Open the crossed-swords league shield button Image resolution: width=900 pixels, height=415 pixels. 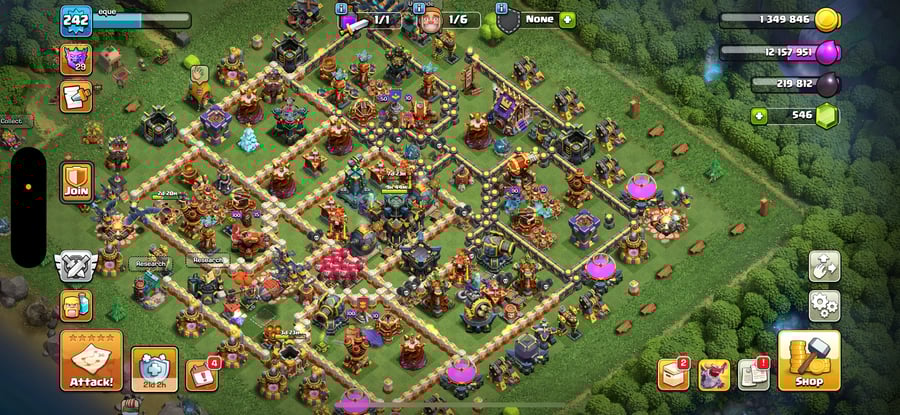[75, 265]
